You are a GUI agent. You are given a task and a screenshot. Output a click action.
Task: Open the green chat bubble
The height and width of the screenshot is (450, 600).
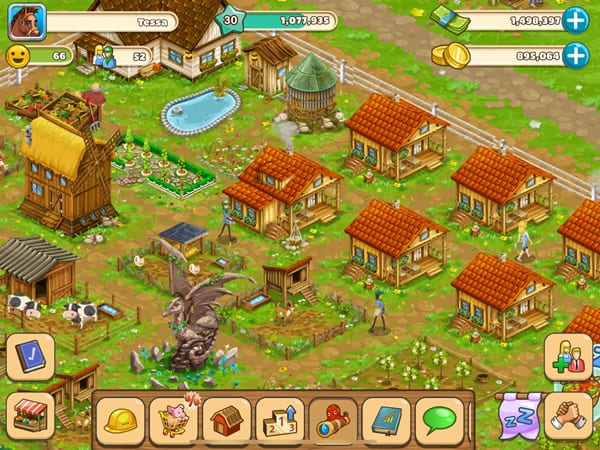pos(439,418)
